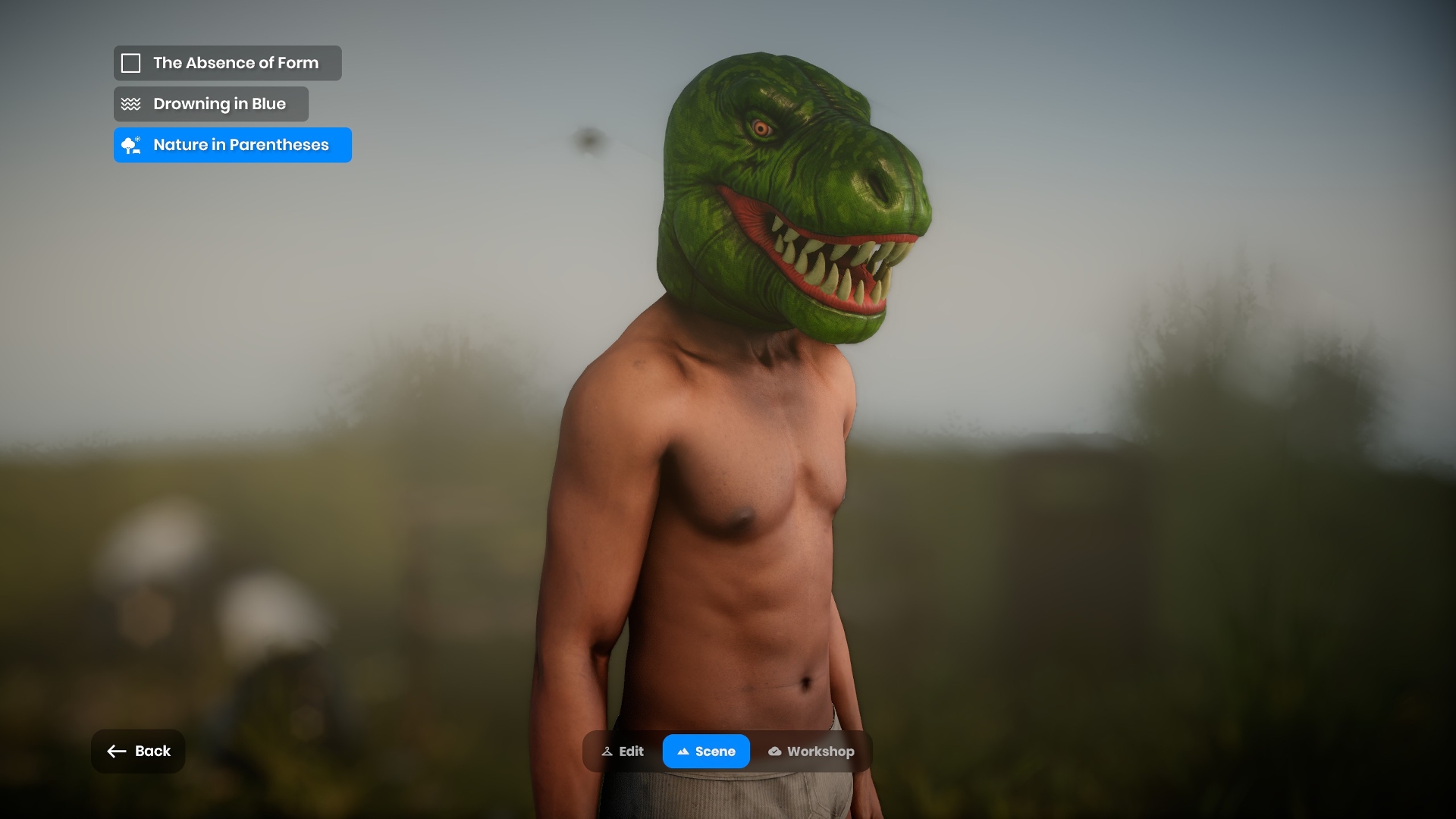The image size is (1456, 819).
Task: Switch to the Edit tab
Action: [623, 752]
